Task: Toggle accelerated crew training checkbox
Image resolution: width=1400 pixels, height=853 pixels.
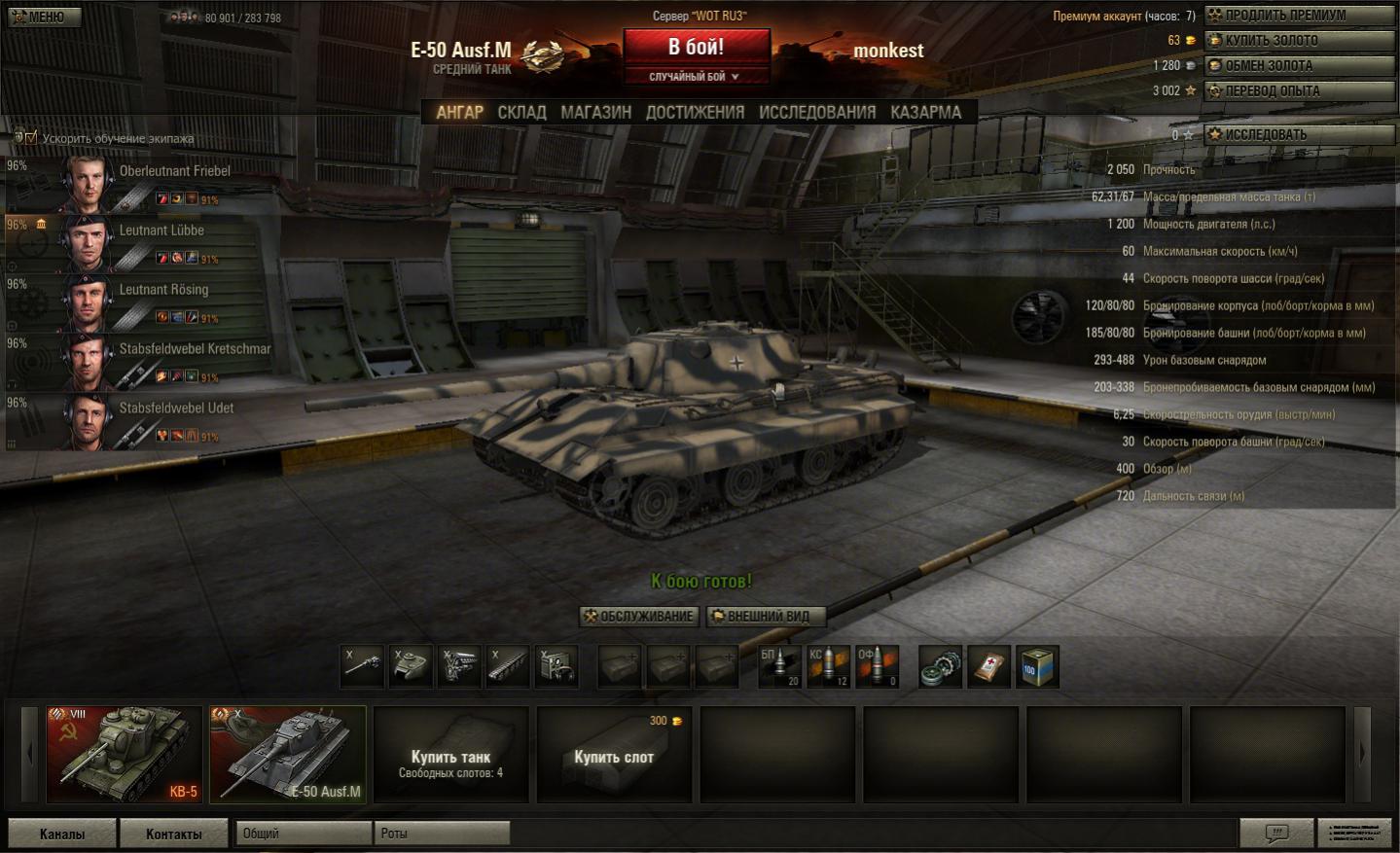Action: [30, 138]
